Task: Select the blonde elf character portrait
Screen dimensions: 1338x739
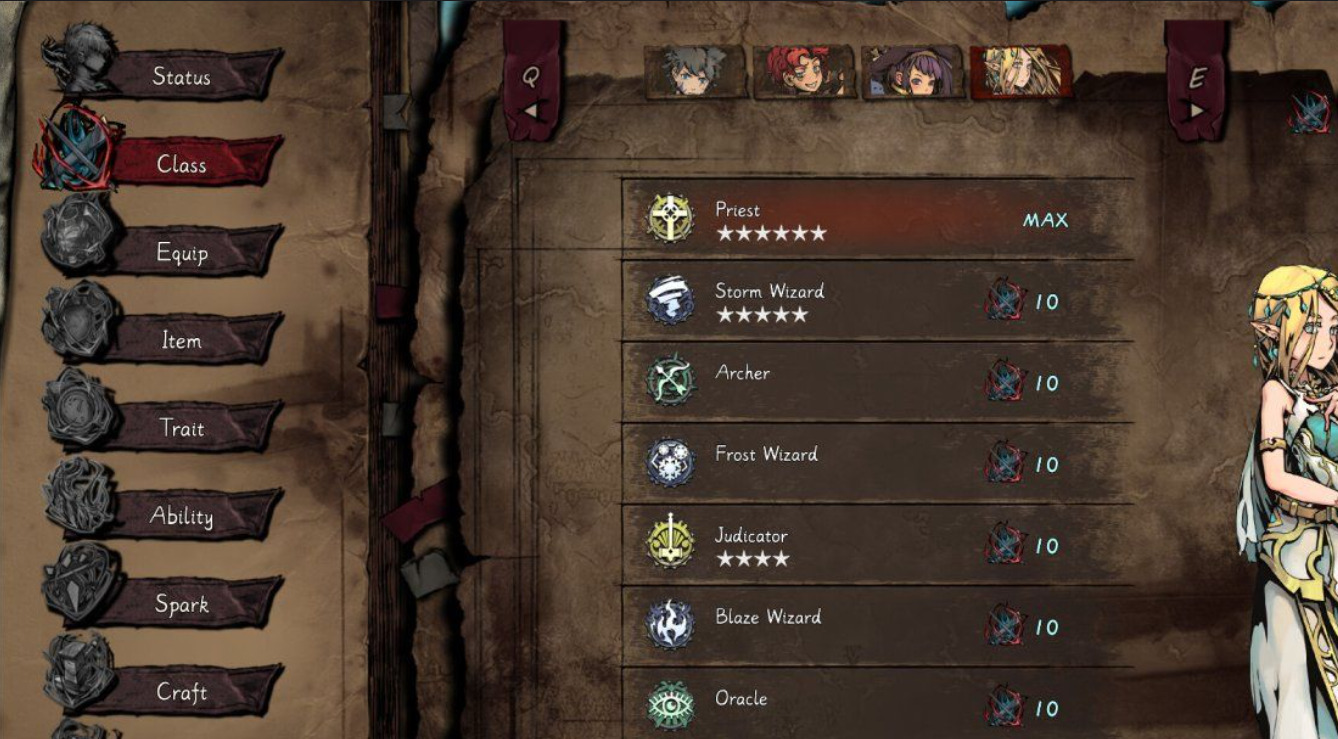Action: coord(1020,72)
